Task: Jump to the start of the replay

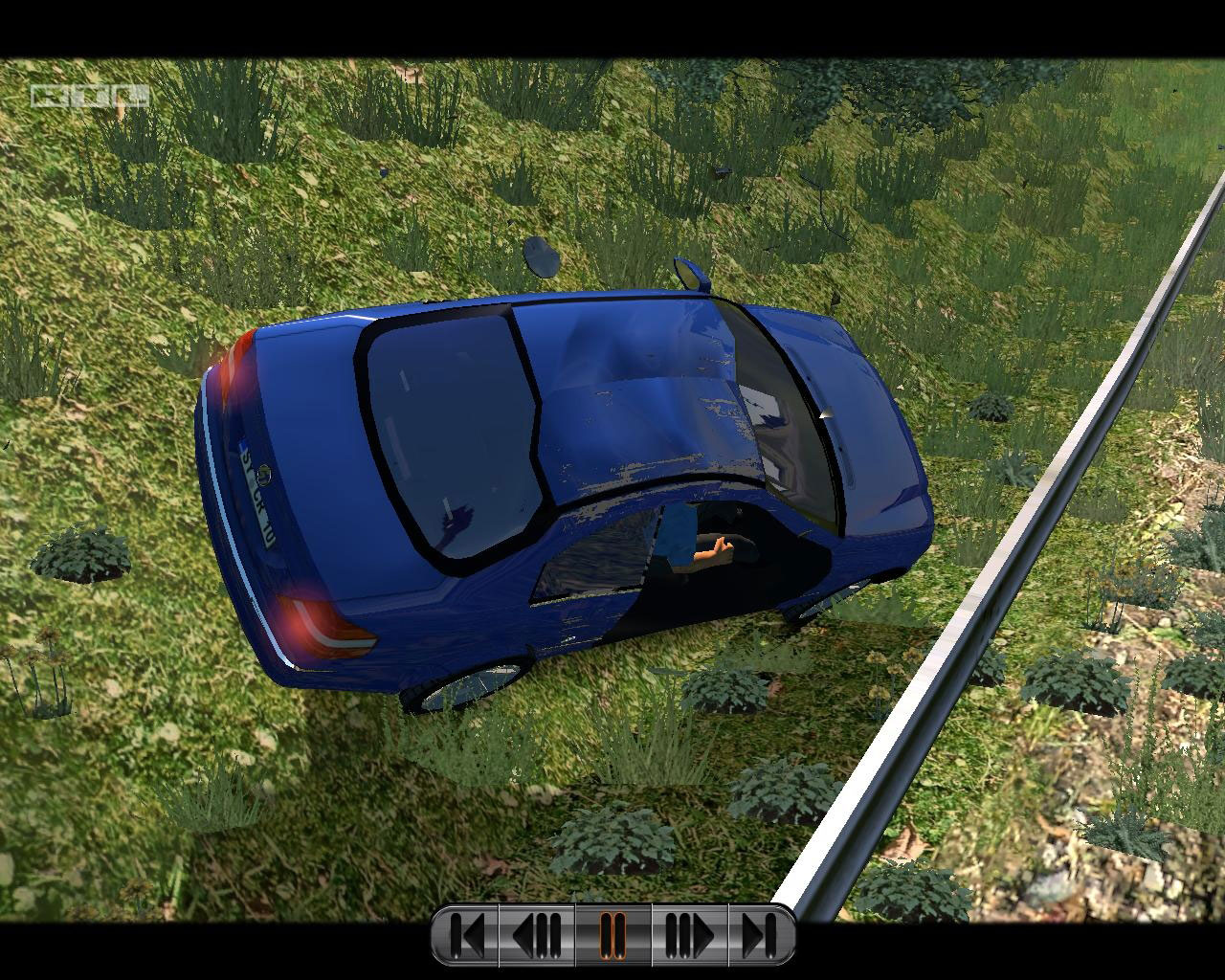Action: click(x=466, y=935)
